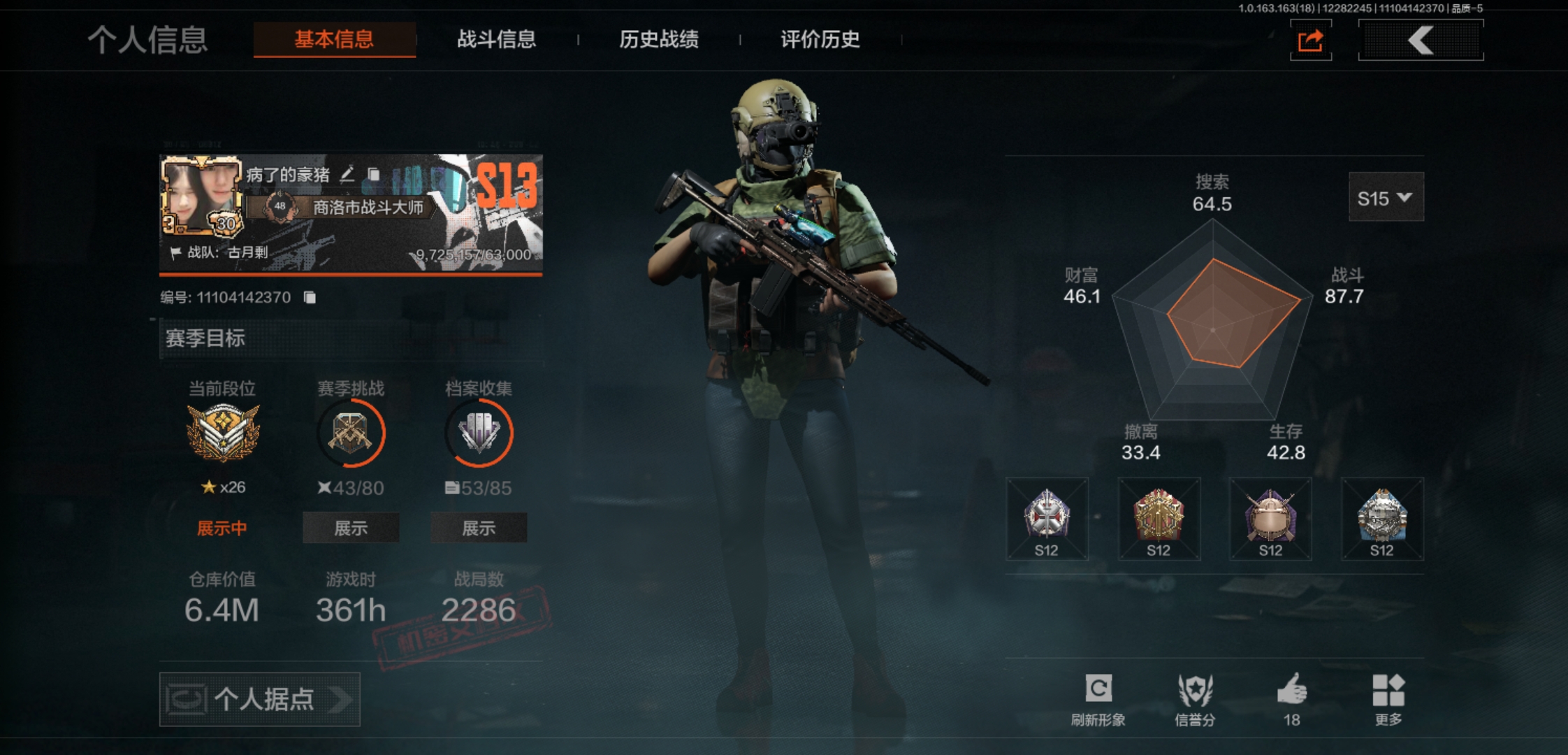The width and height of the screenshot is (1568, 755).
Task: View the S12 blue-silver medal
Action: pos(1381,519)
